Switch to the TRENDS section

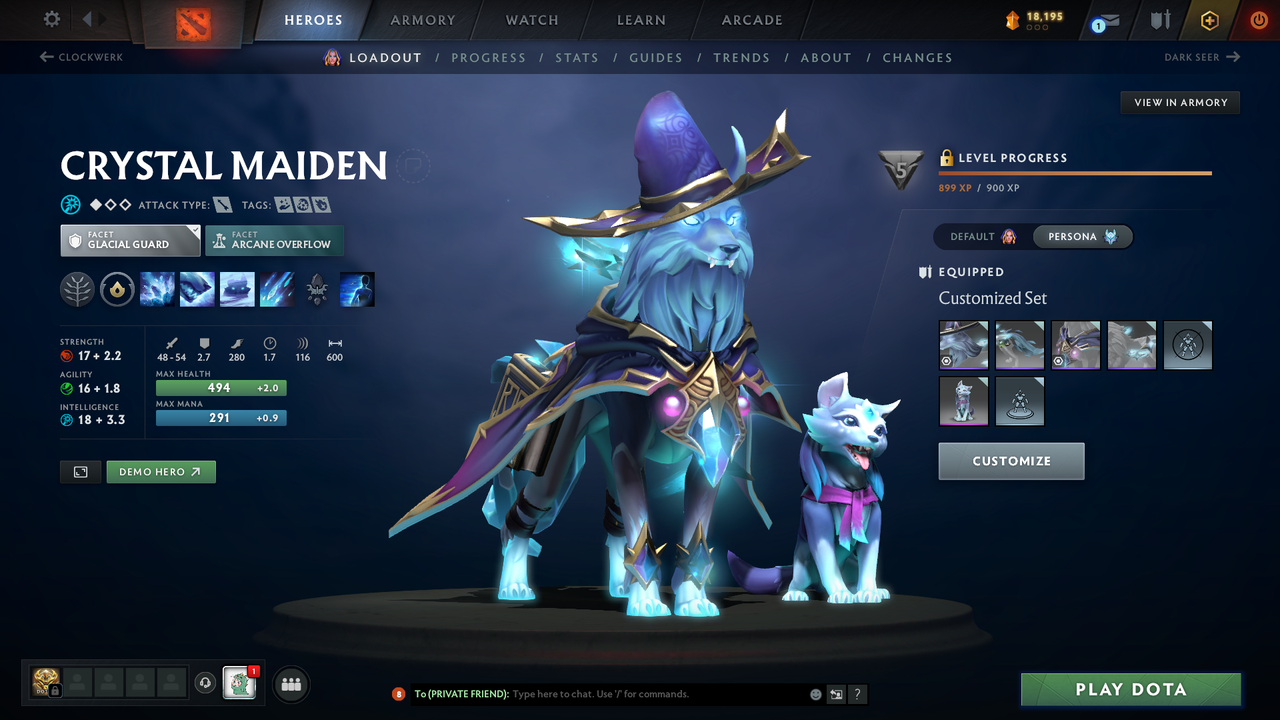[x=742, y=57]
